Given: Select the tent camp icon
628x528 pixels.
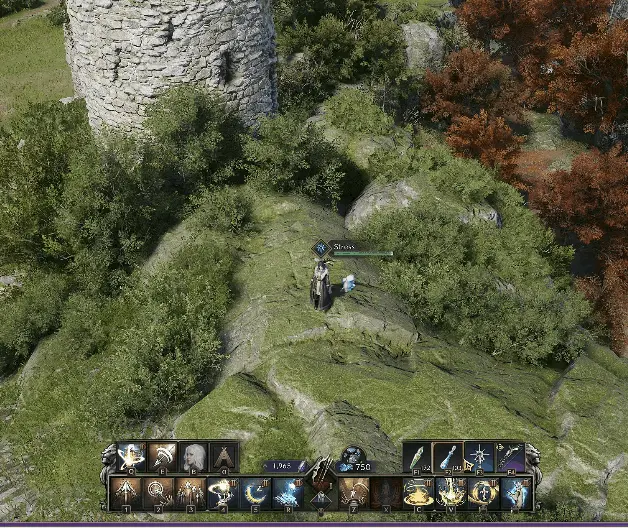Looking at the screenshot, I should 225,458.
